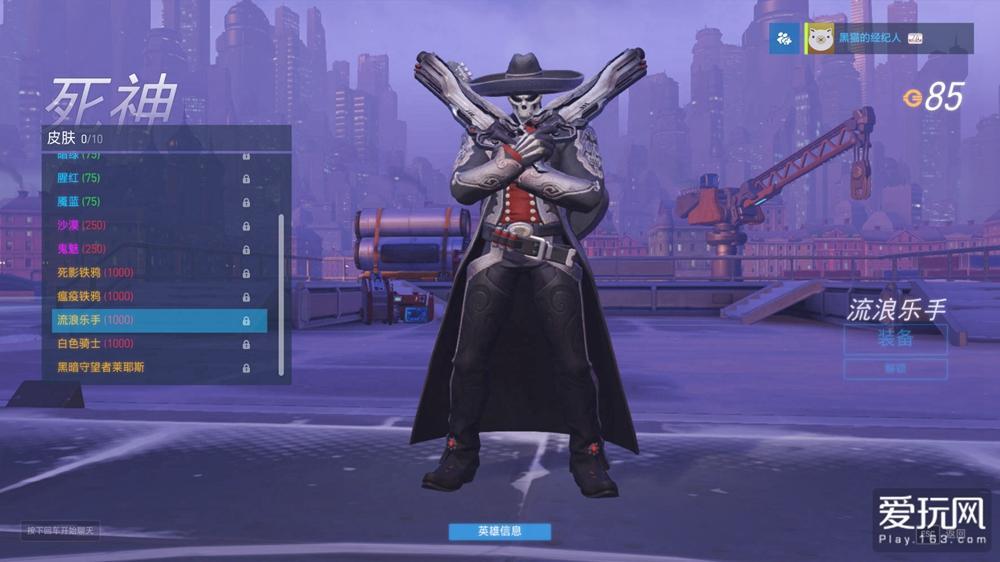Viewport: 1000px width, 562px height.
Task: Open the 英雄信息 hero info button
Action: pyautogui.click(x=499, y=531)
